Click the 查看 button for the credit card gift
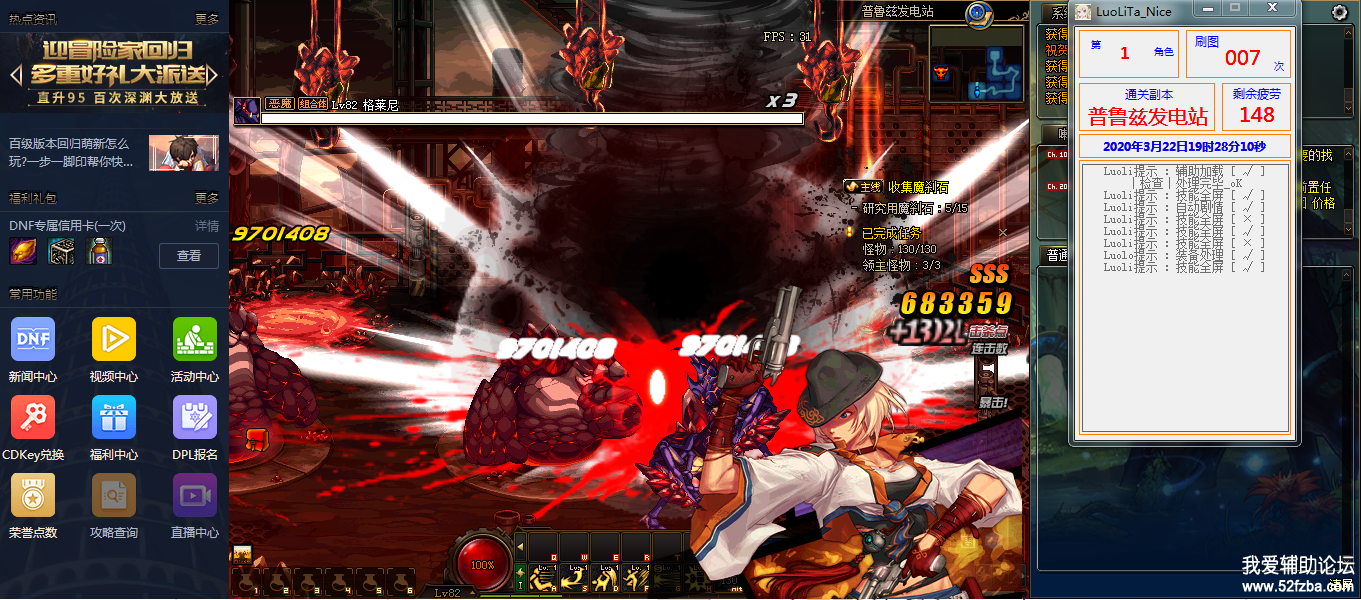Image resolution: width=1361 pixels, height=600 pixels. (x=189, y=256)
